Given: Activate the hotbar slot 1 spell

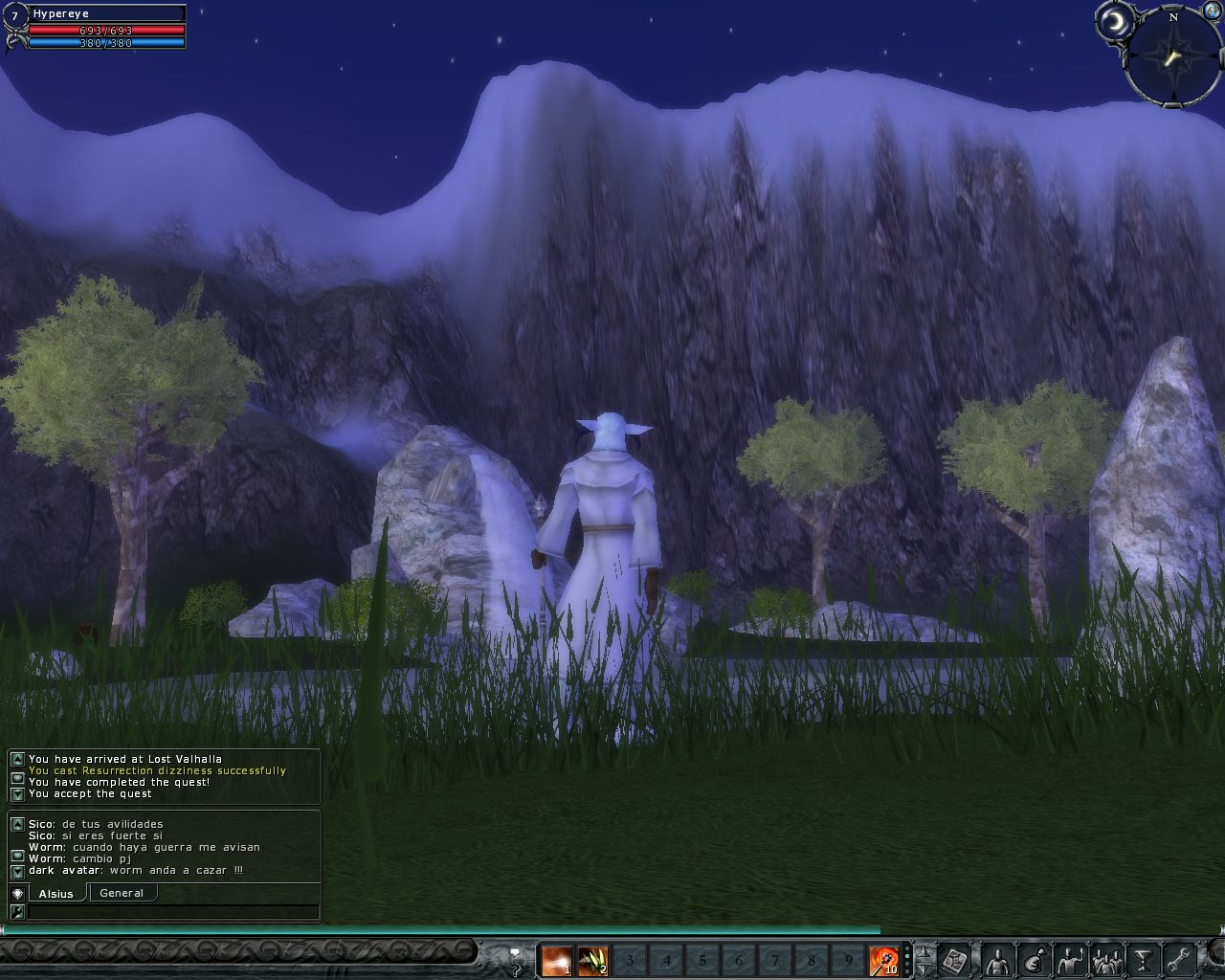Looking at the screenshot, I should (557, 960).
